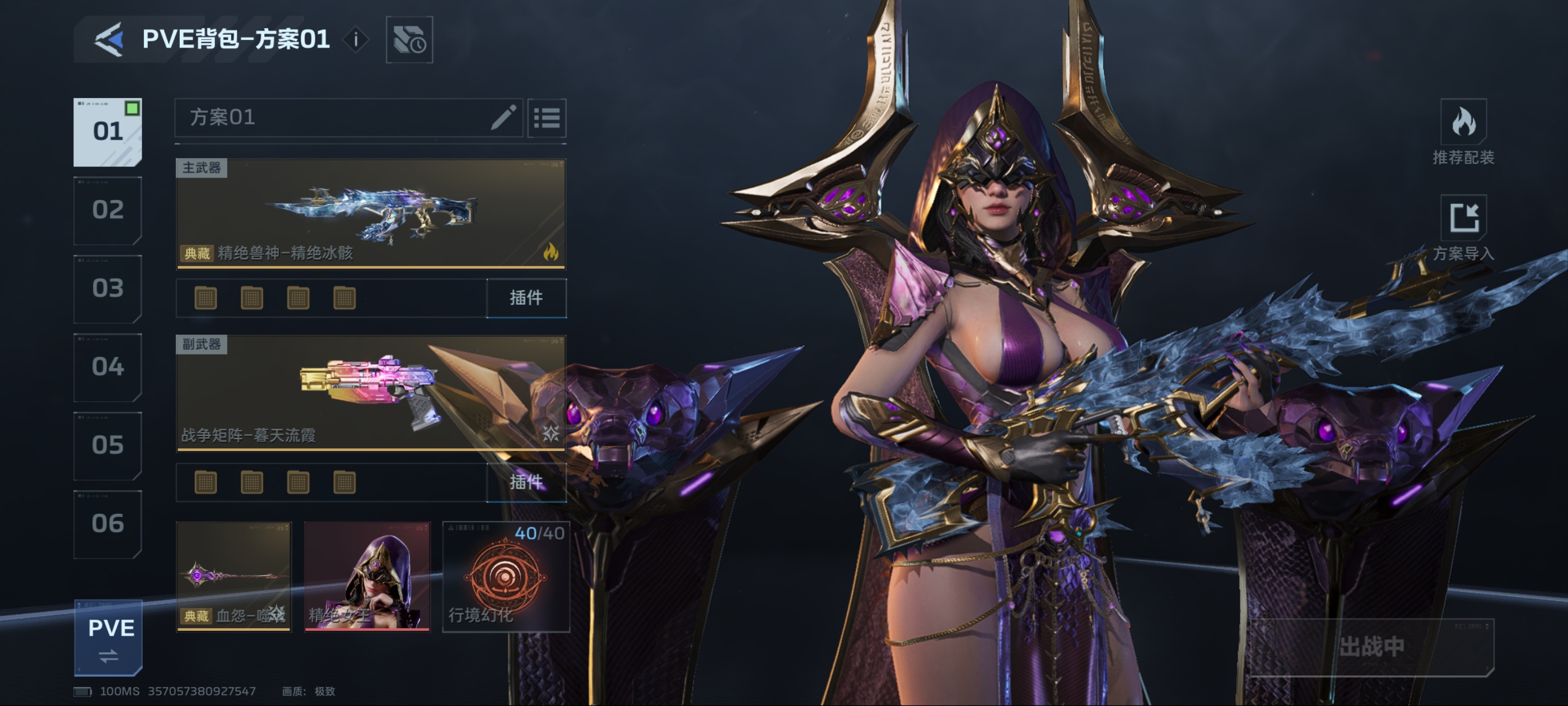Open the loadout list view button
This screenshot has height=706, width=1568.
(547, 118)
